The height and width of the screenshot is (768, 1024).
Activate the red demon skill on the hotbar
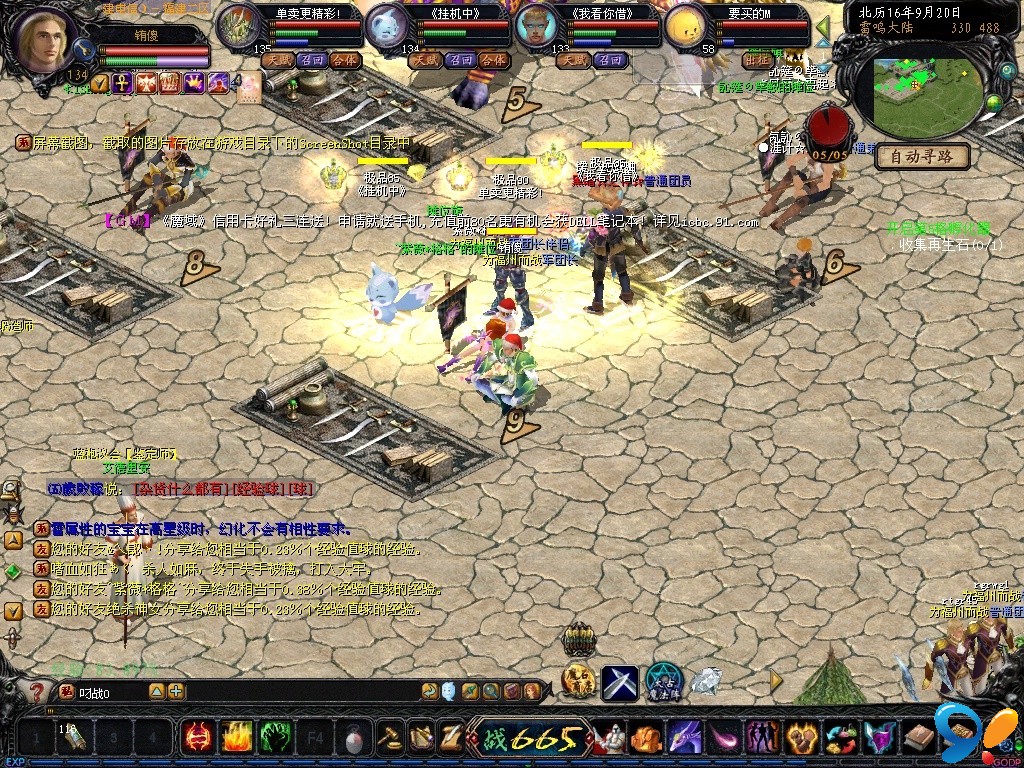point(197,738)
